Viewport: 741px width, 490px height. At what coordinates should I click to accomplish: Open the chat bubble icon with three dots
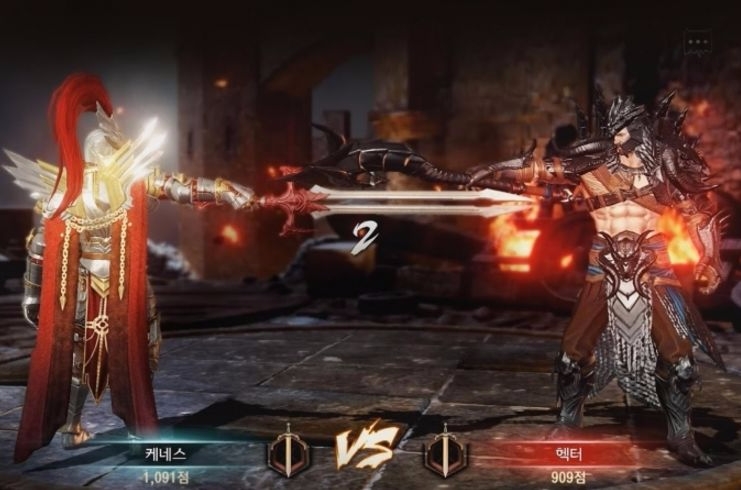point(697,43)
